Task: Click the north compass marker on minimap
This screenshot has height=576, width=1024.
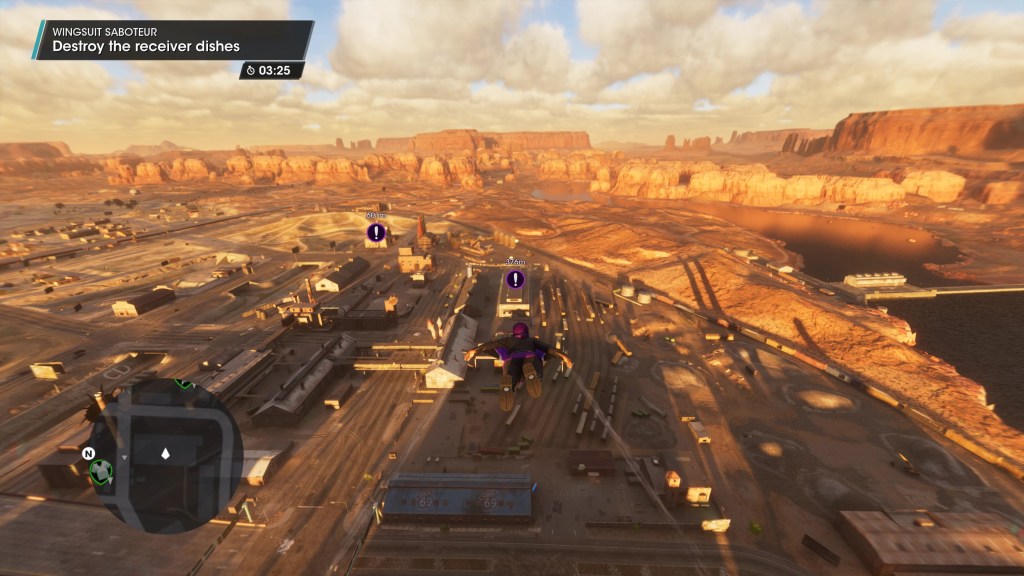Action: tap(89, 453)
